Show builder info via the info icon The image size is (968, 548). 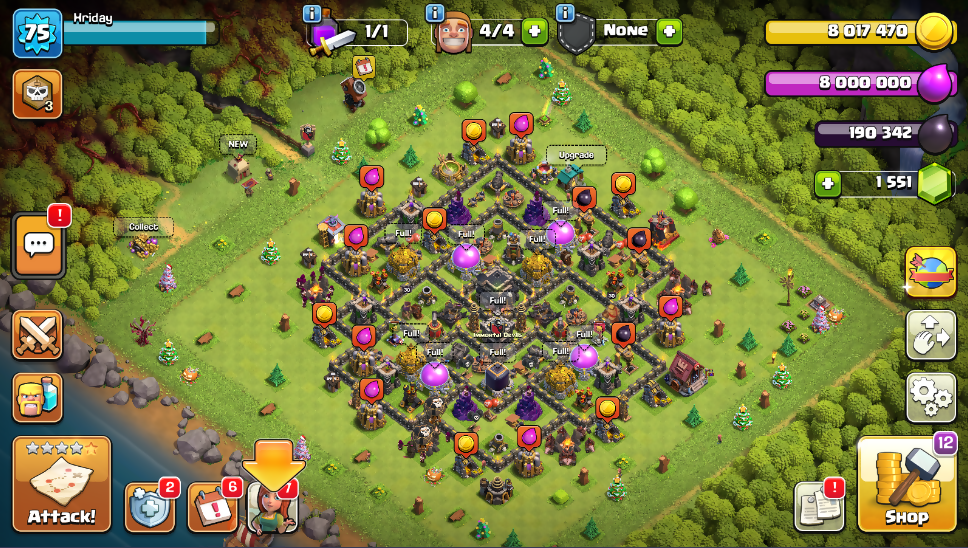pos(435,13)
